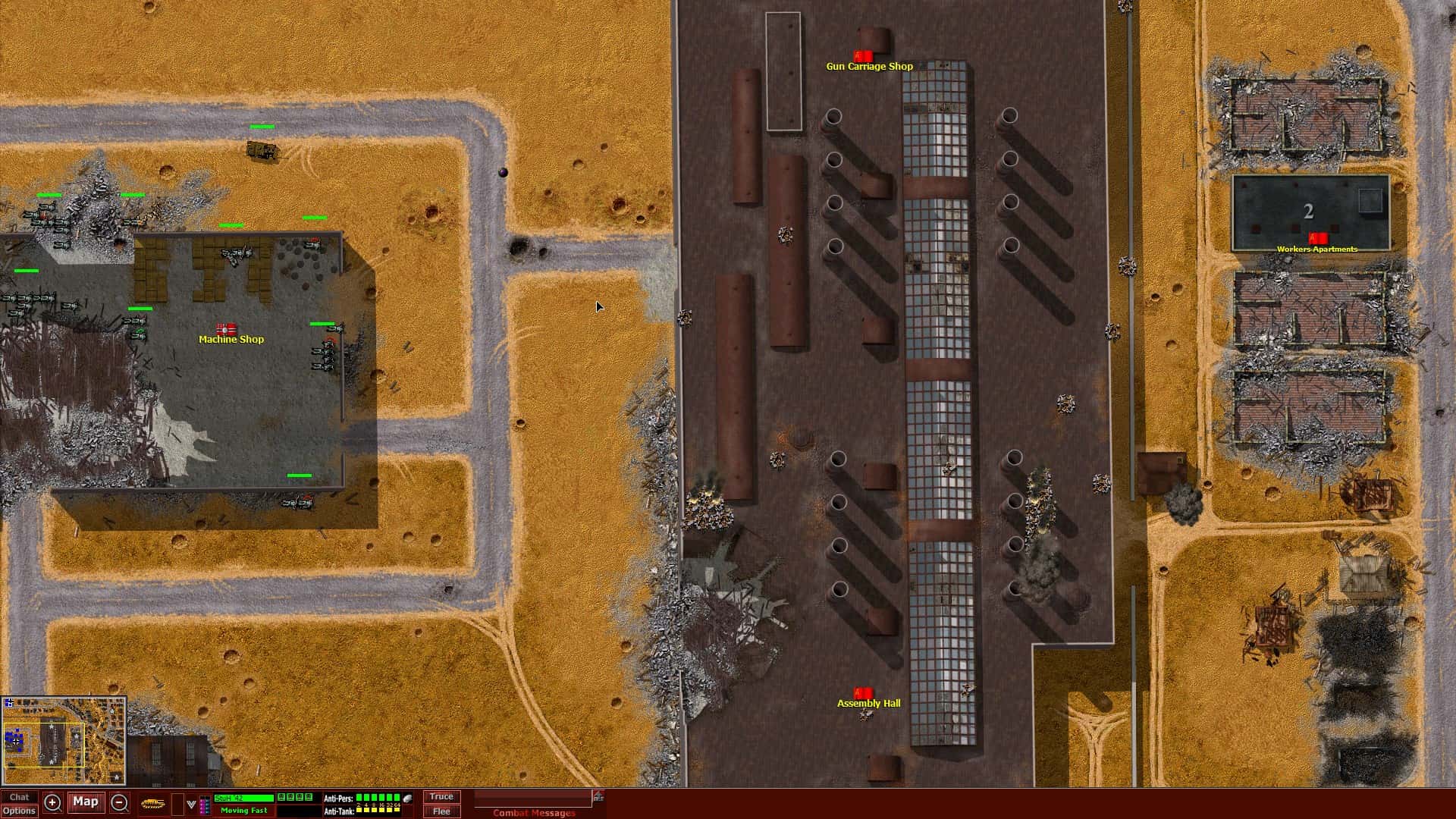Click the Flee button
Image resolution: width=1456 pixels, height=819 pixels.
pos(442,811)
